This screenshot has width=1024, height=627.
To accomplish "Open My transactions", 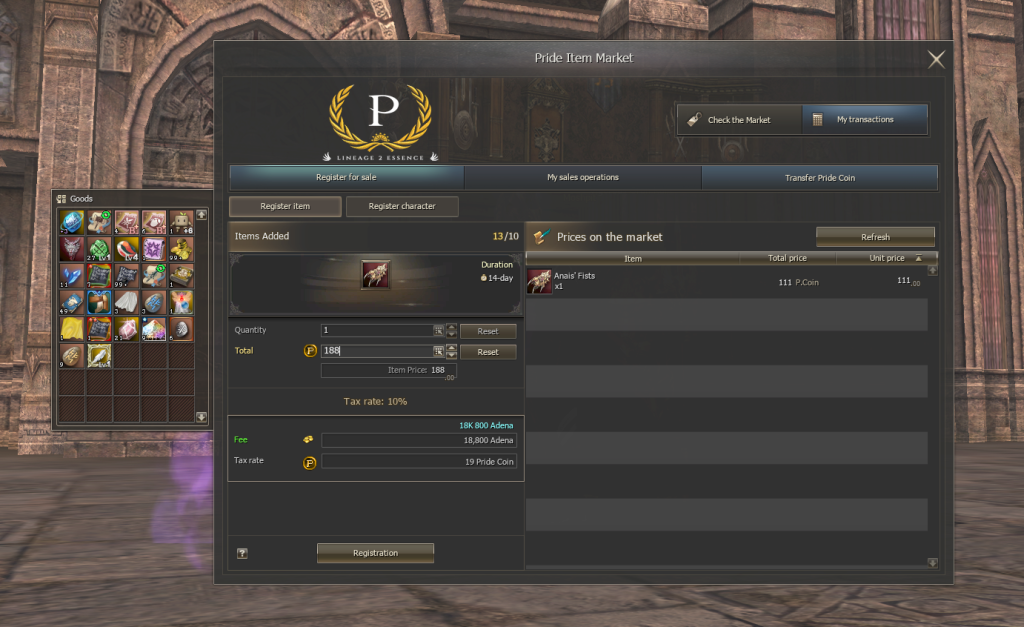I will [x=865, y=120].
